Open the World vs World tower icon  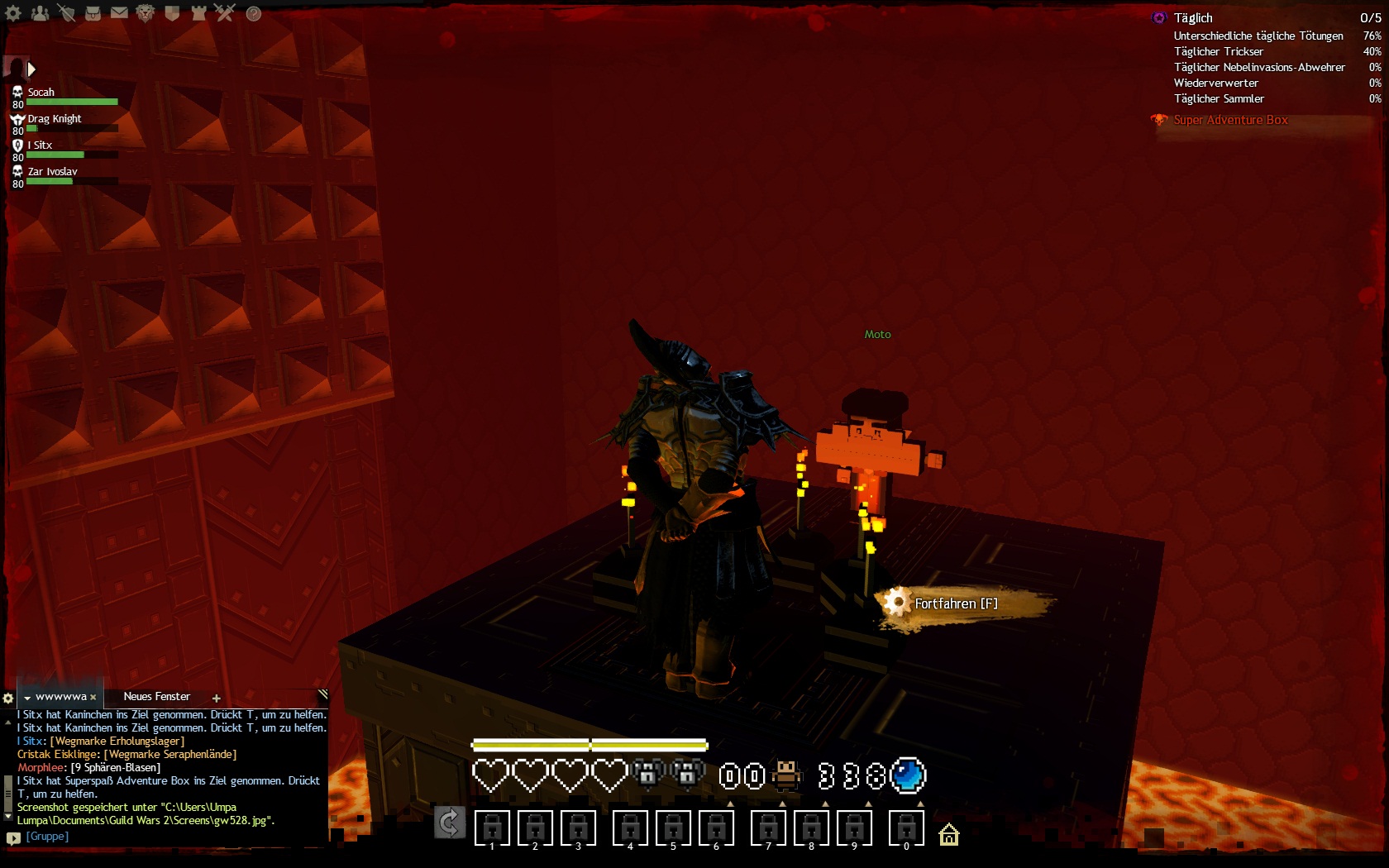[198, 13]
